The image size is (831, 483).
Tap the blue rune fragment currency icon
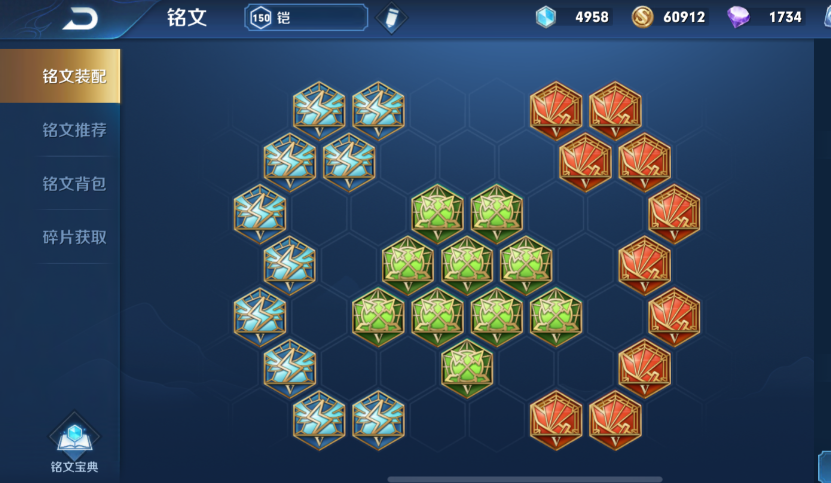[x=545, y=17]
